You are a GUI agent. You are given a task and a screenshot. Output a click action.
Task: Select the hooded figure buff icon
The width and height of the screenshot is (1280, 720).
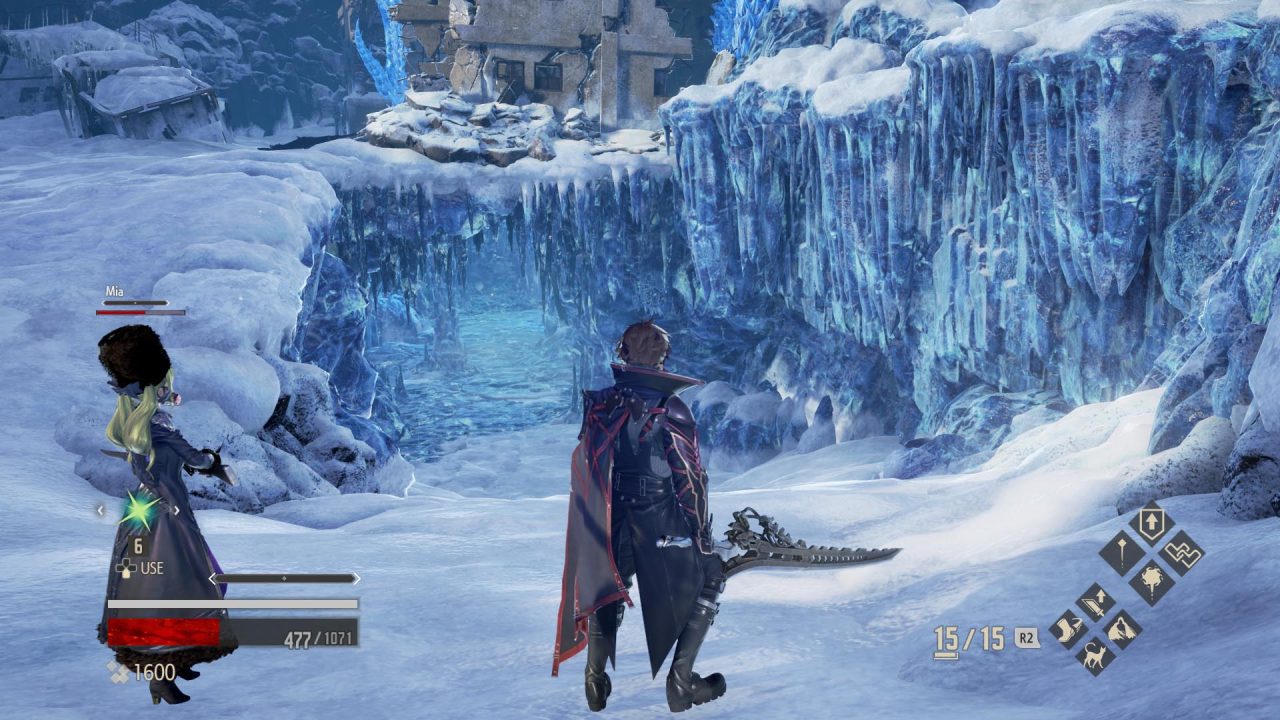point(1121,629)
